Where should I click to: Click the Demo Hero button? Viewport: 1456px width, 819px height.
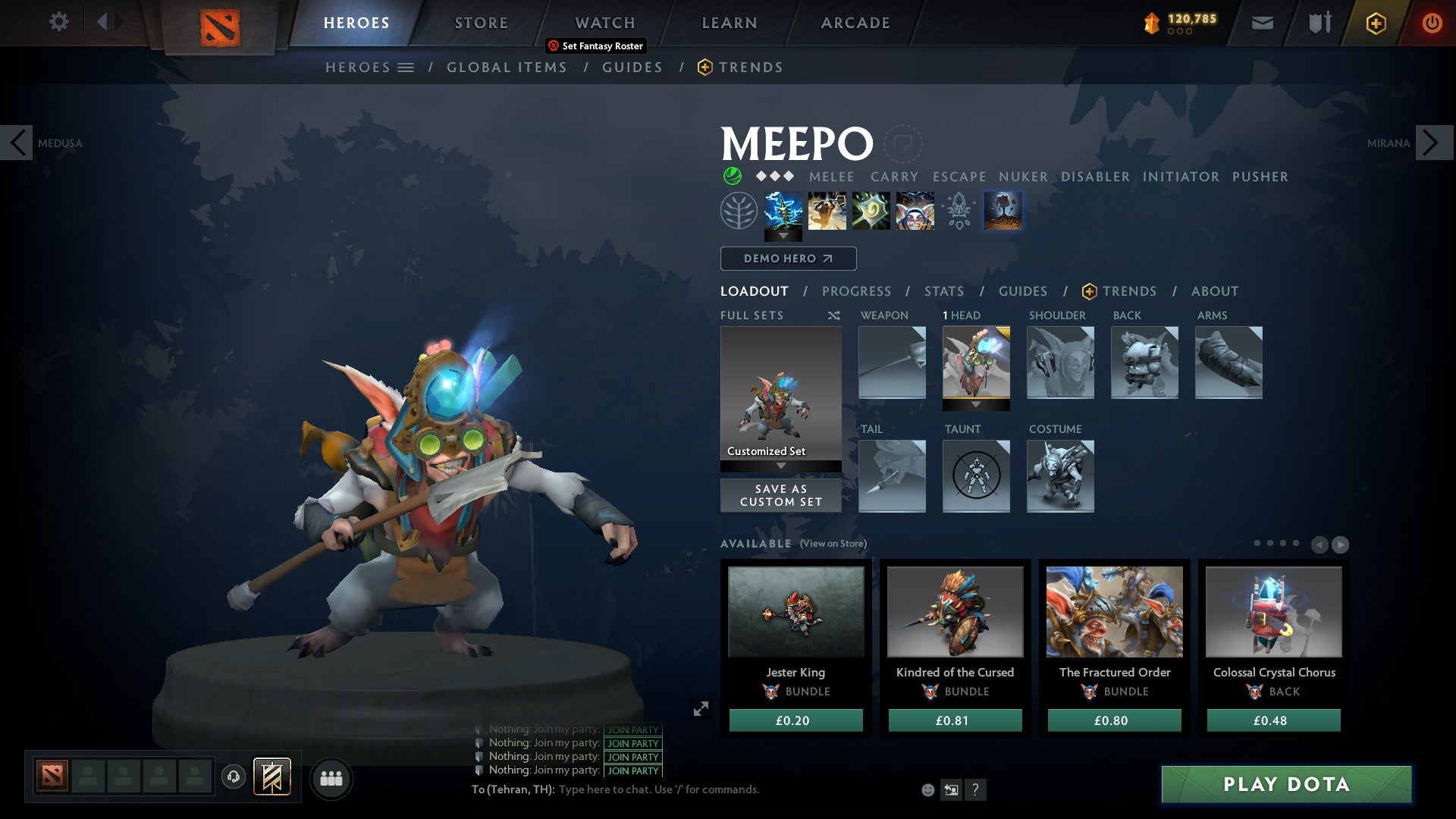point(788,259)
